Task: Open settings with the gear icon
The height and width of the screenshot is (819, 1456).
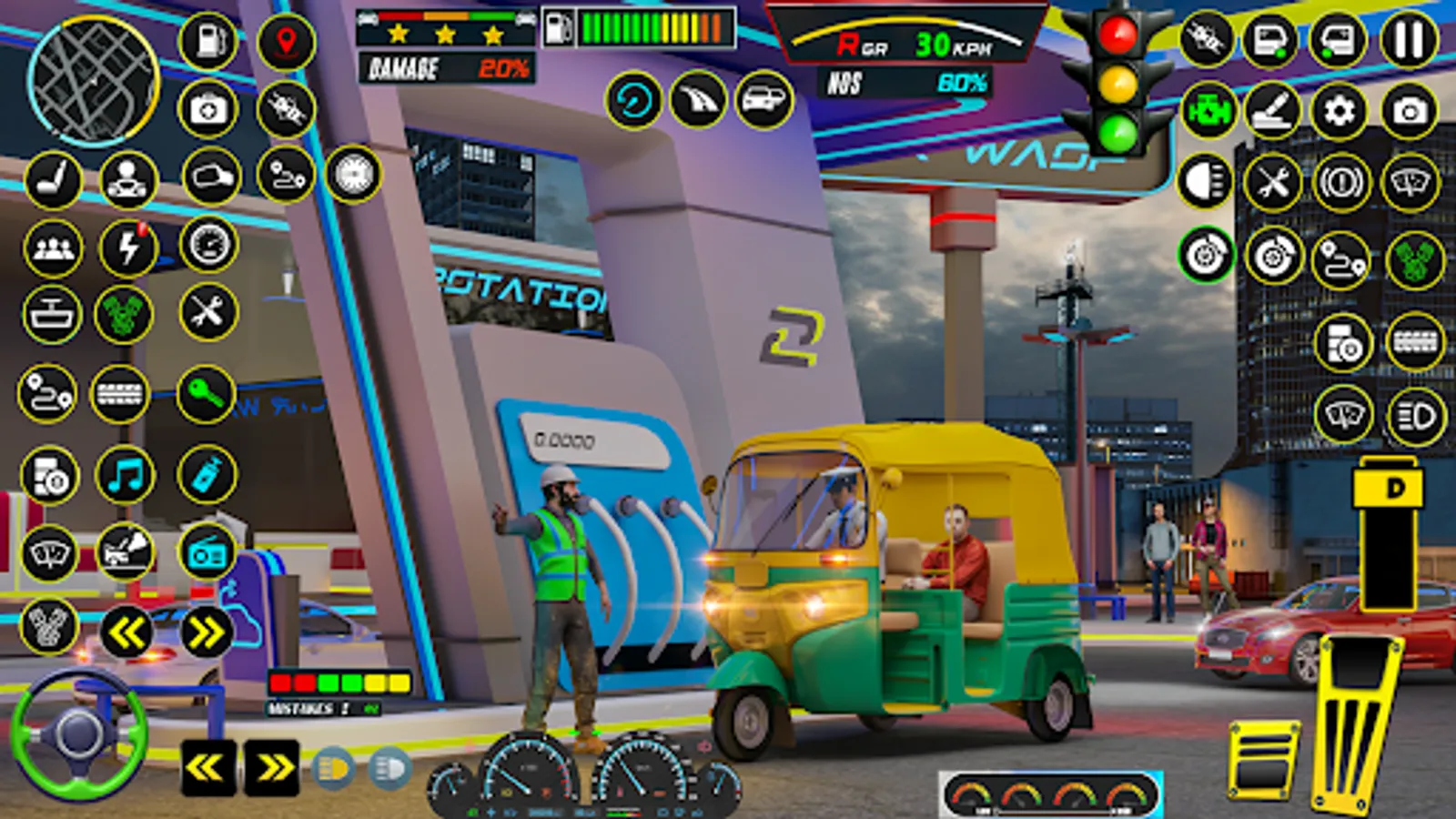Action: point(1339,111)
